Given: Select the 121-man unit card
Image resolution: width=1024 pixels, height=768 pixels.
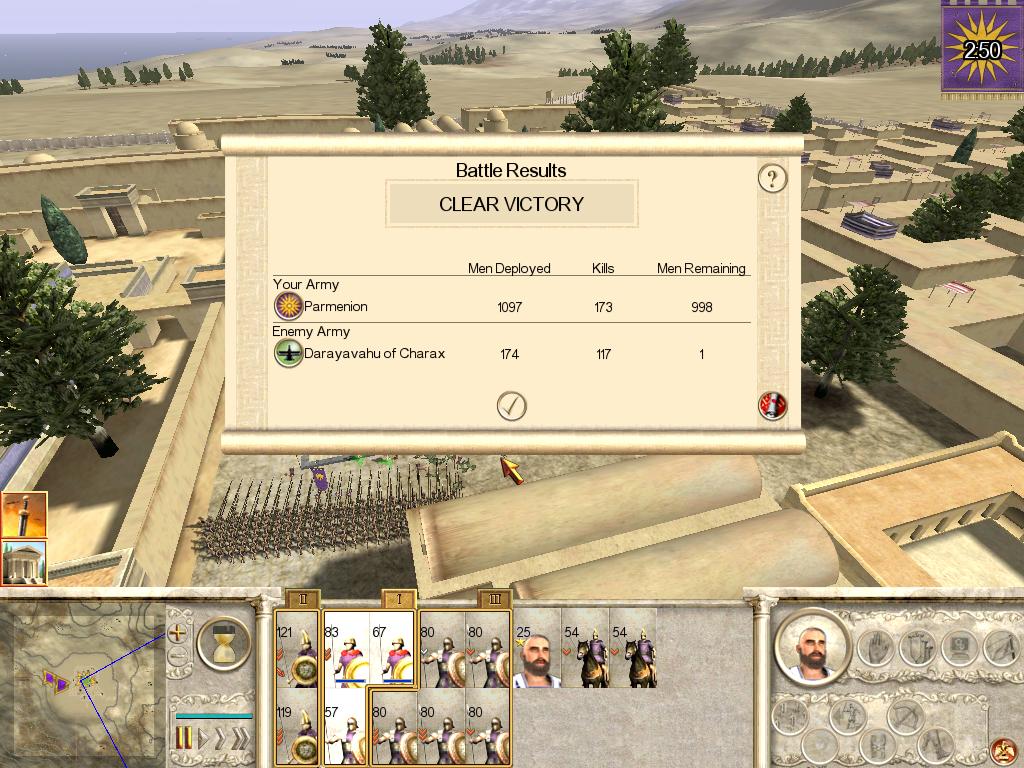Looking at the screenshot, I should pos(297,649).
